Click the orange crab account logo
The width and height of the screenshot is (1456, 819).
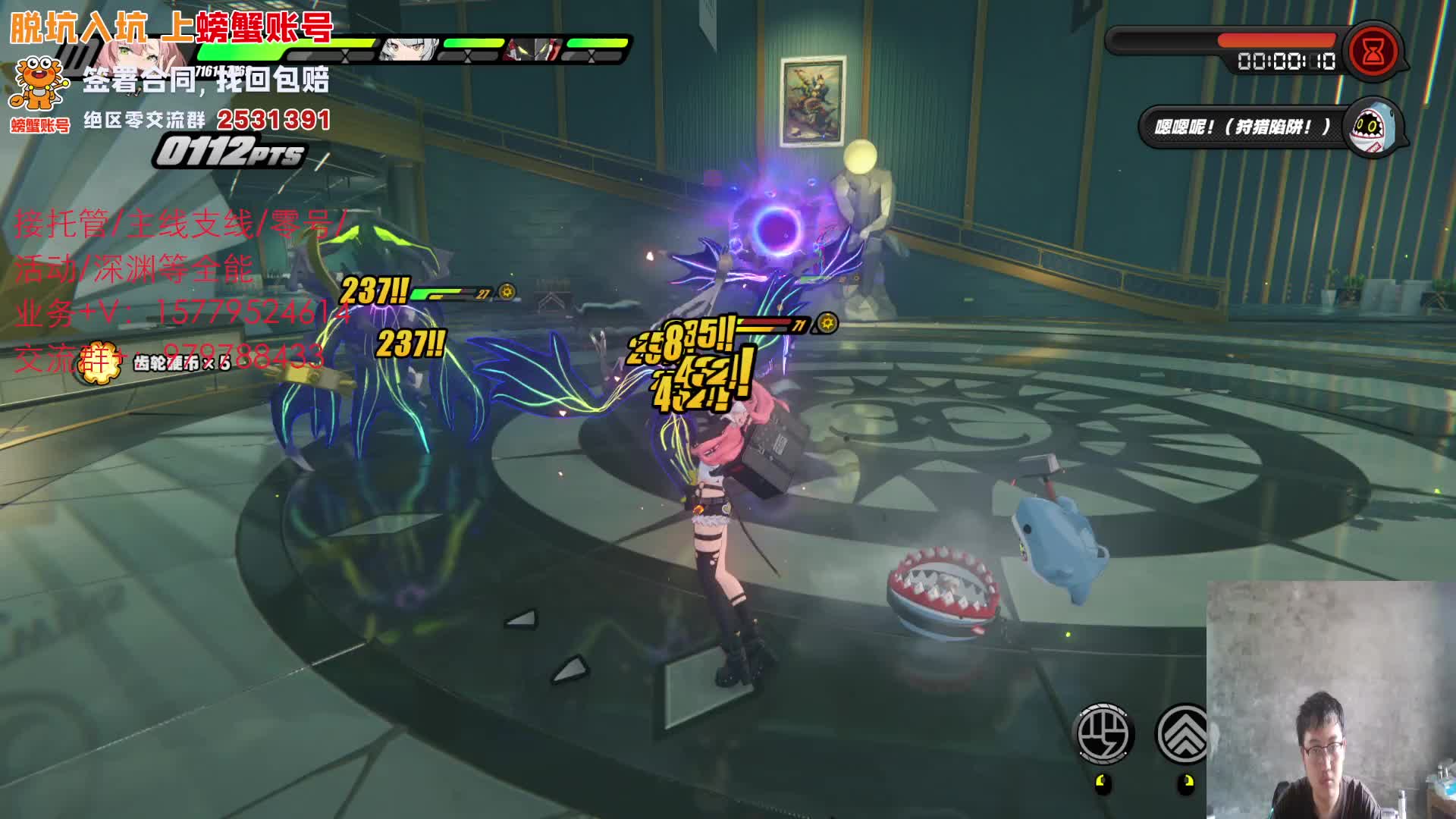(x=39, y=85)
